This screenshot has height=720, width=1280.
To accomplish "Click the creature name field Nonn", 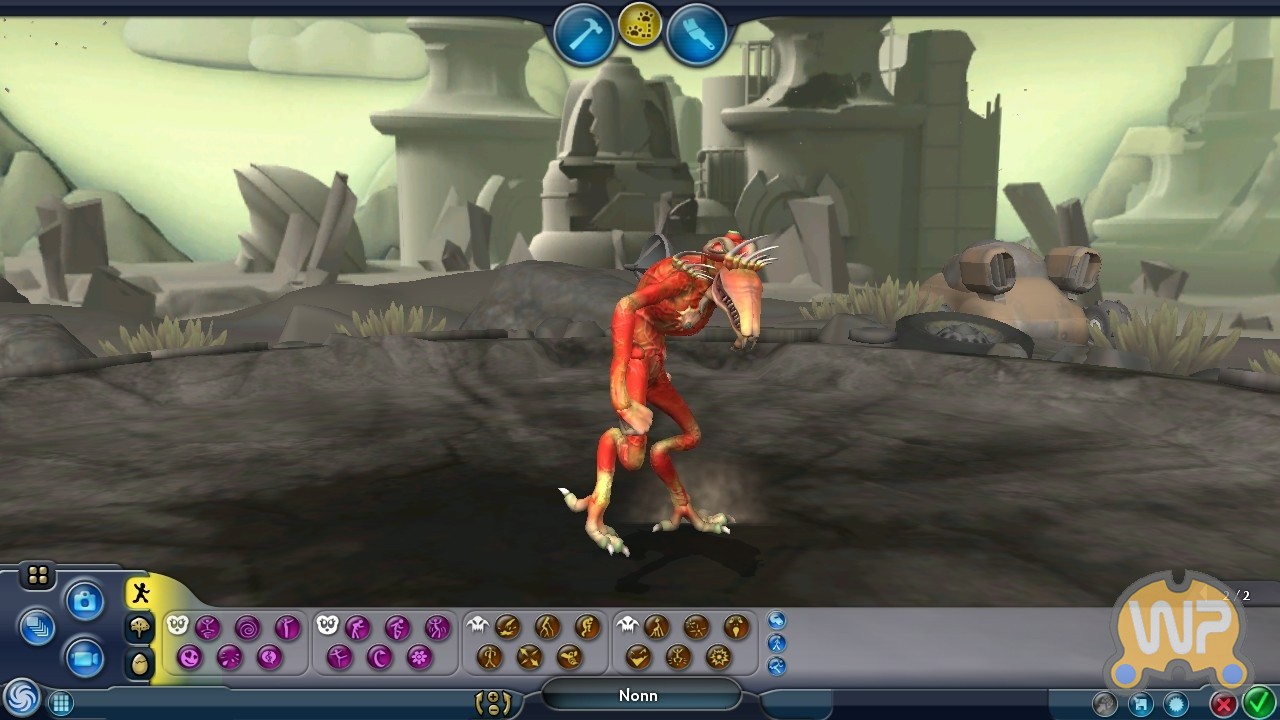I will click(x=638, y=695).
